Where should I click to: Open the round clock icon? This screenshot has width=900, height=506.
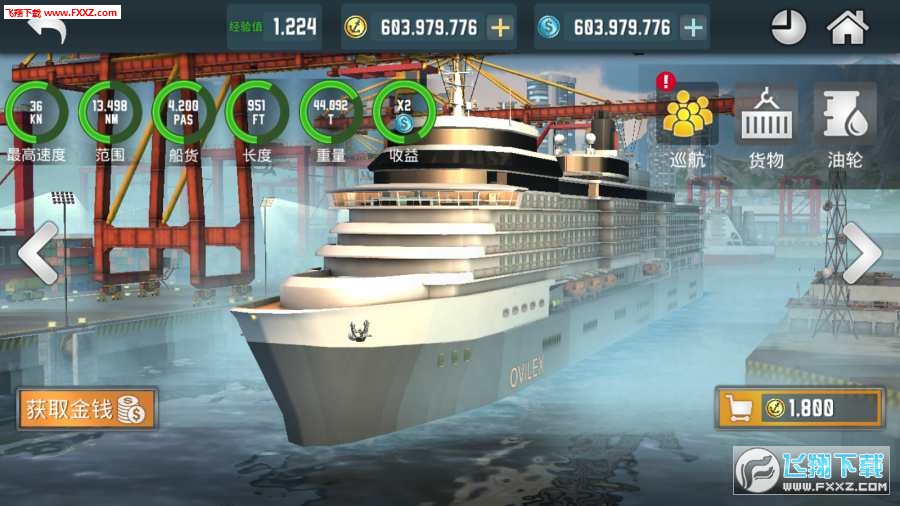point(788,27)
